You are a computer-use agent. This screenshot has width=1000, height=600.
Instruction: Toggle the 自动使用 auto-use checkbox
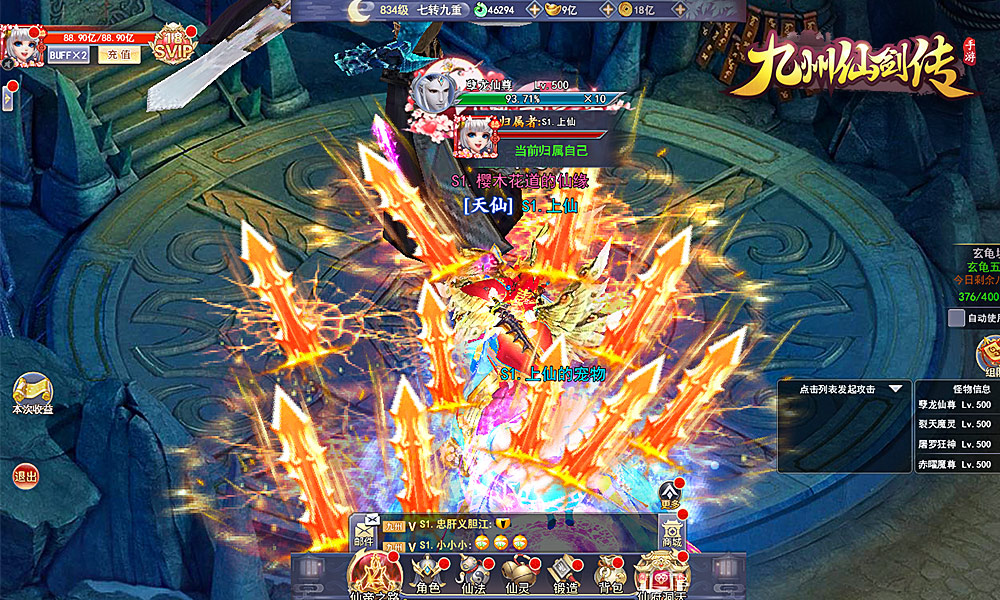pyautogui.click(x=956, y=318)
